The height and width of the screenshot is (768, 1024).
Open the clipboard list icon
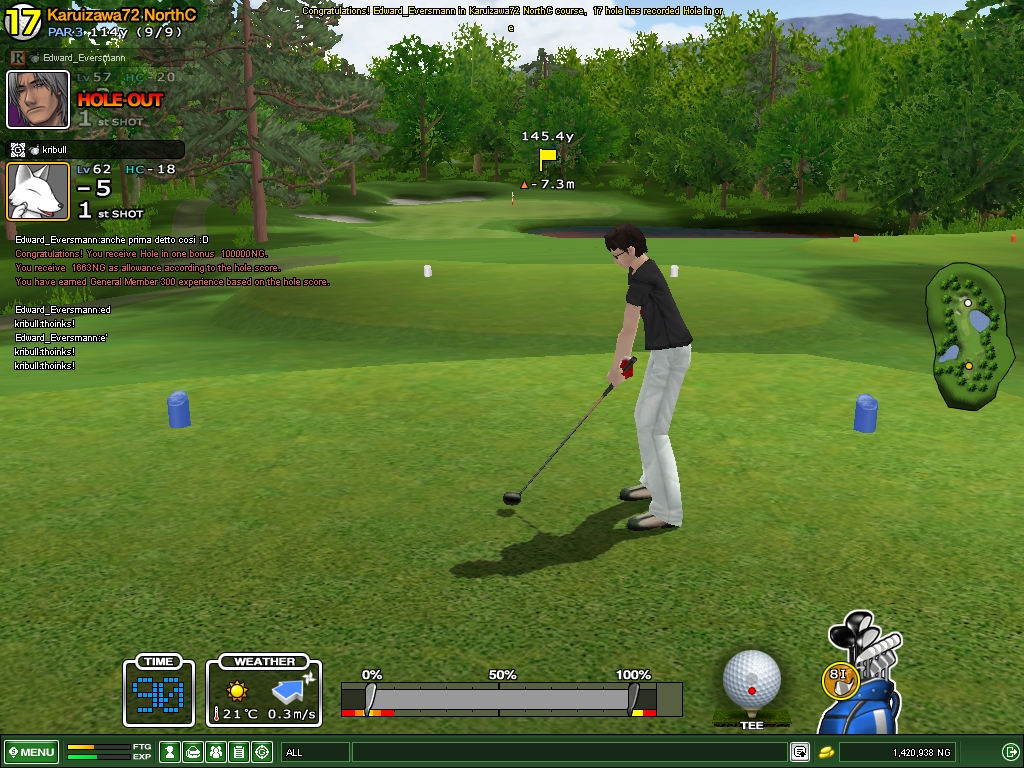click(x=239, y=752)
